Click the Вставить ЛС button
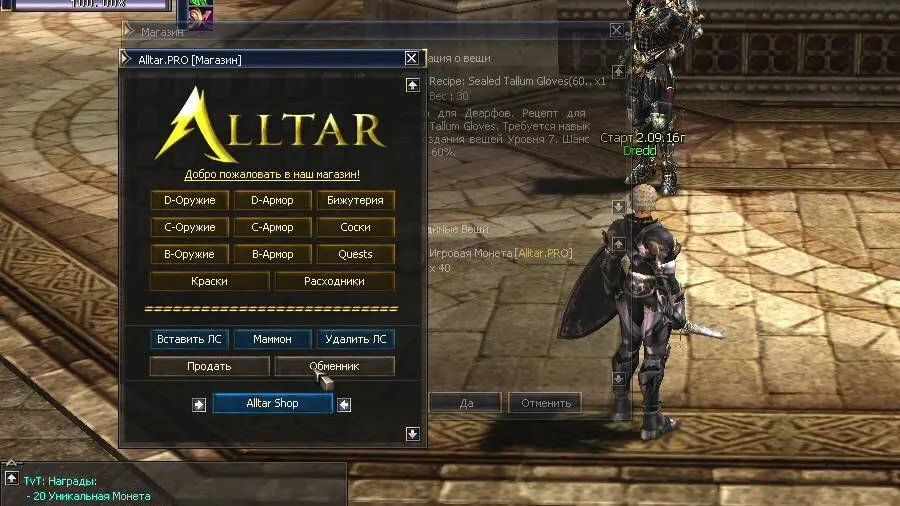The image size is (900, 506). point(189,339)
